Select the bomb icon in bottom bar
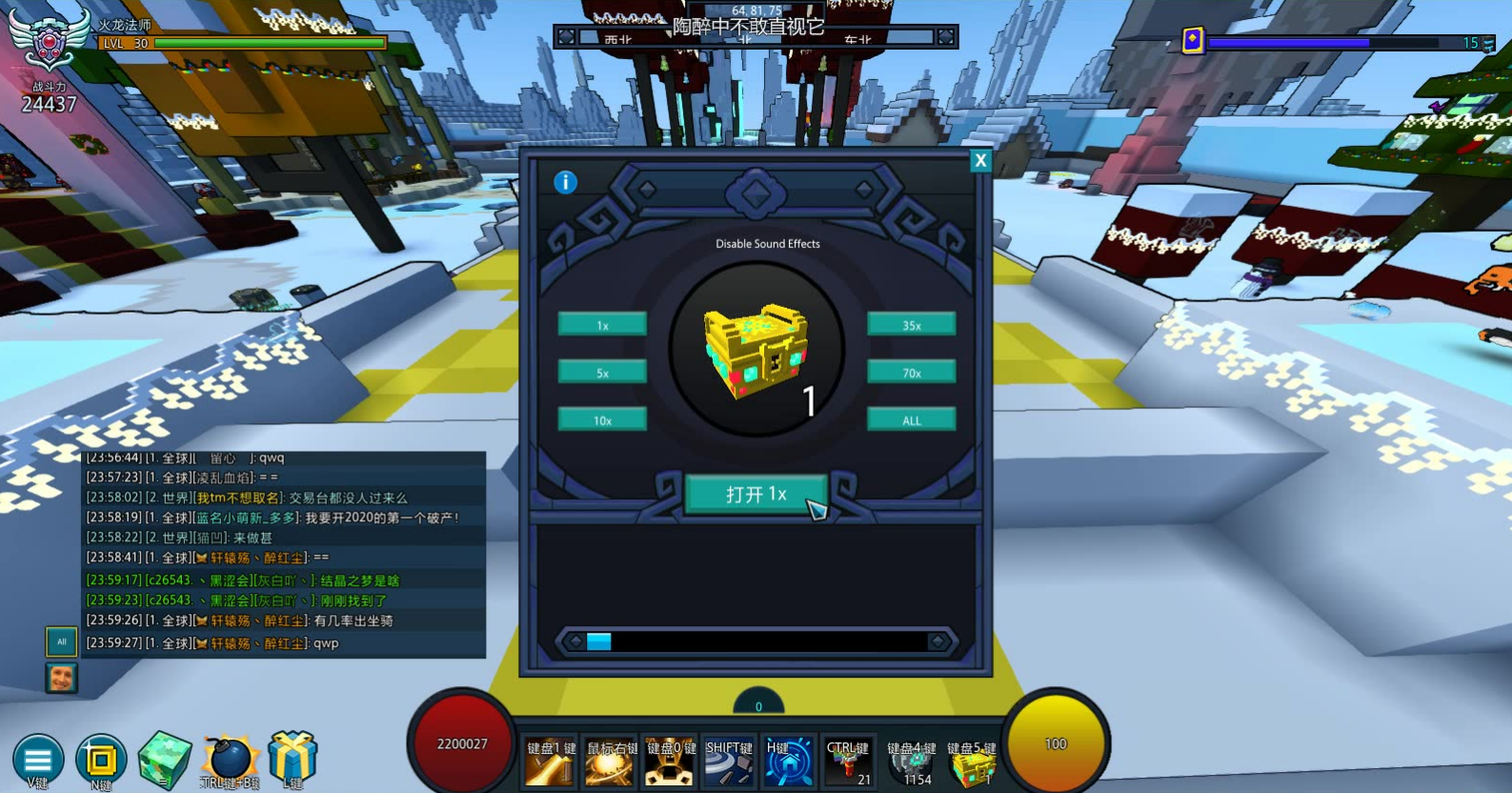This screenshot has height=793, width=1512. click(230, 760)
